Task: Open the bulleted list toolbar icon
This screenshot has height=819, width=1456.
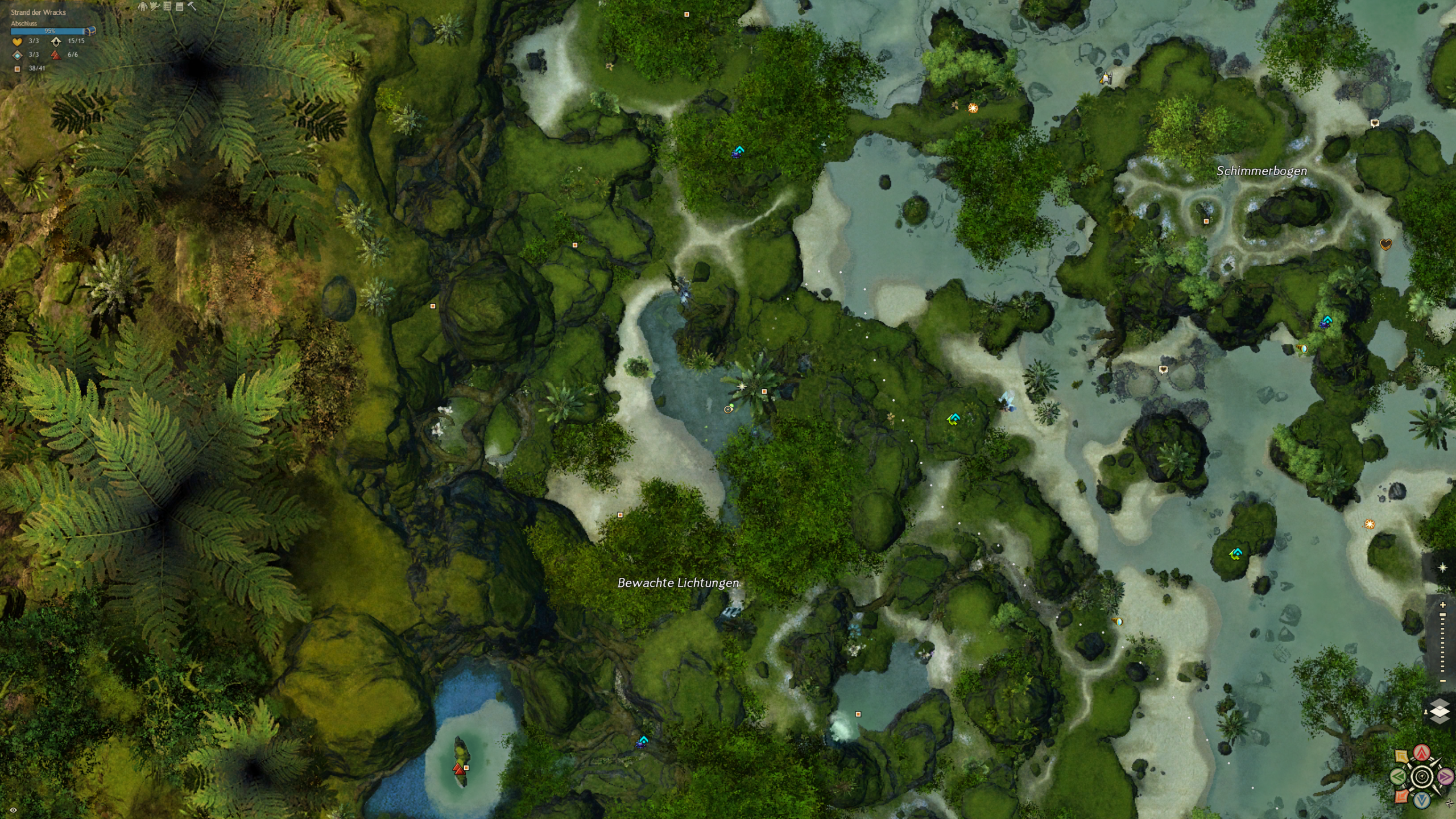Action: 167,6
